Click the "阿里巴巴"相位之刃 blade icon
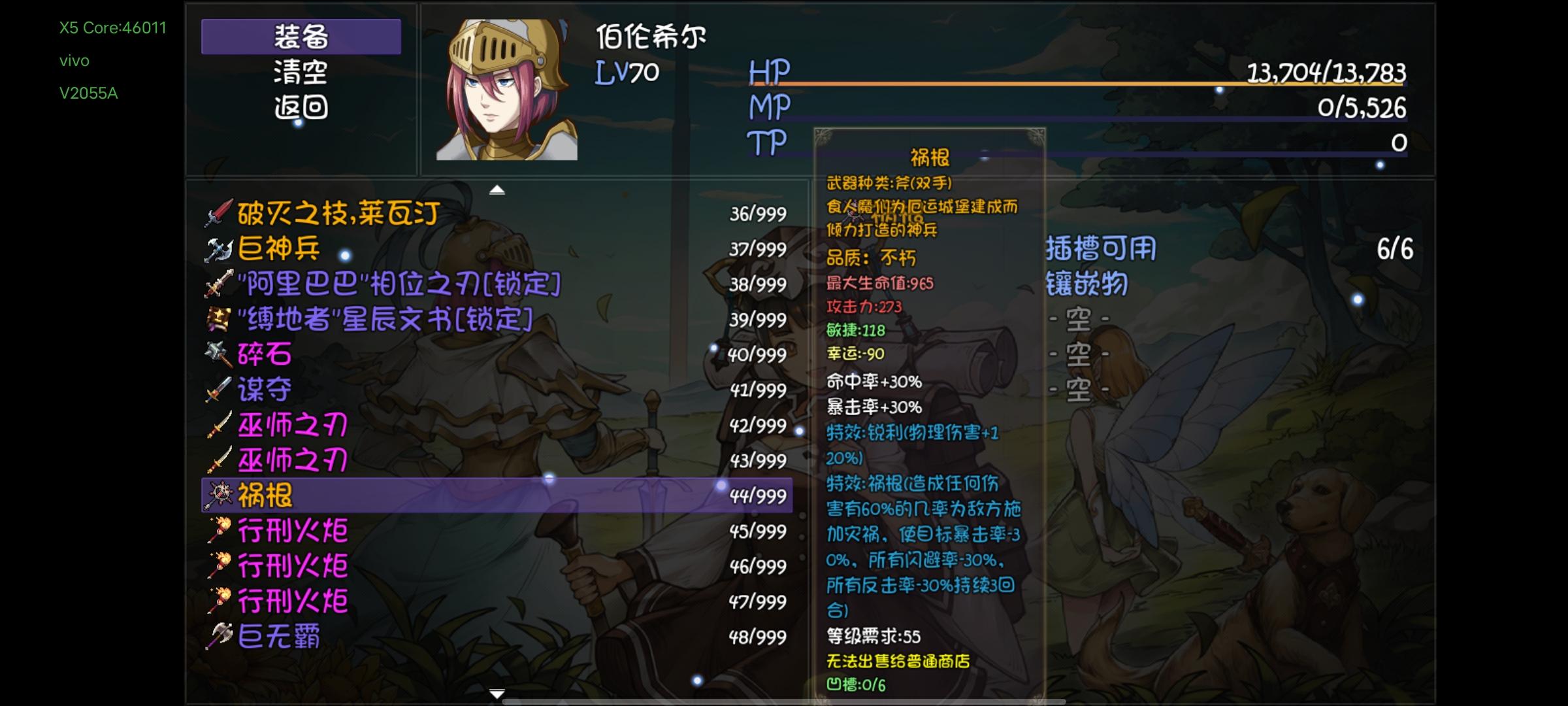The image size is (1568, 706). click(x=218, y=284)
